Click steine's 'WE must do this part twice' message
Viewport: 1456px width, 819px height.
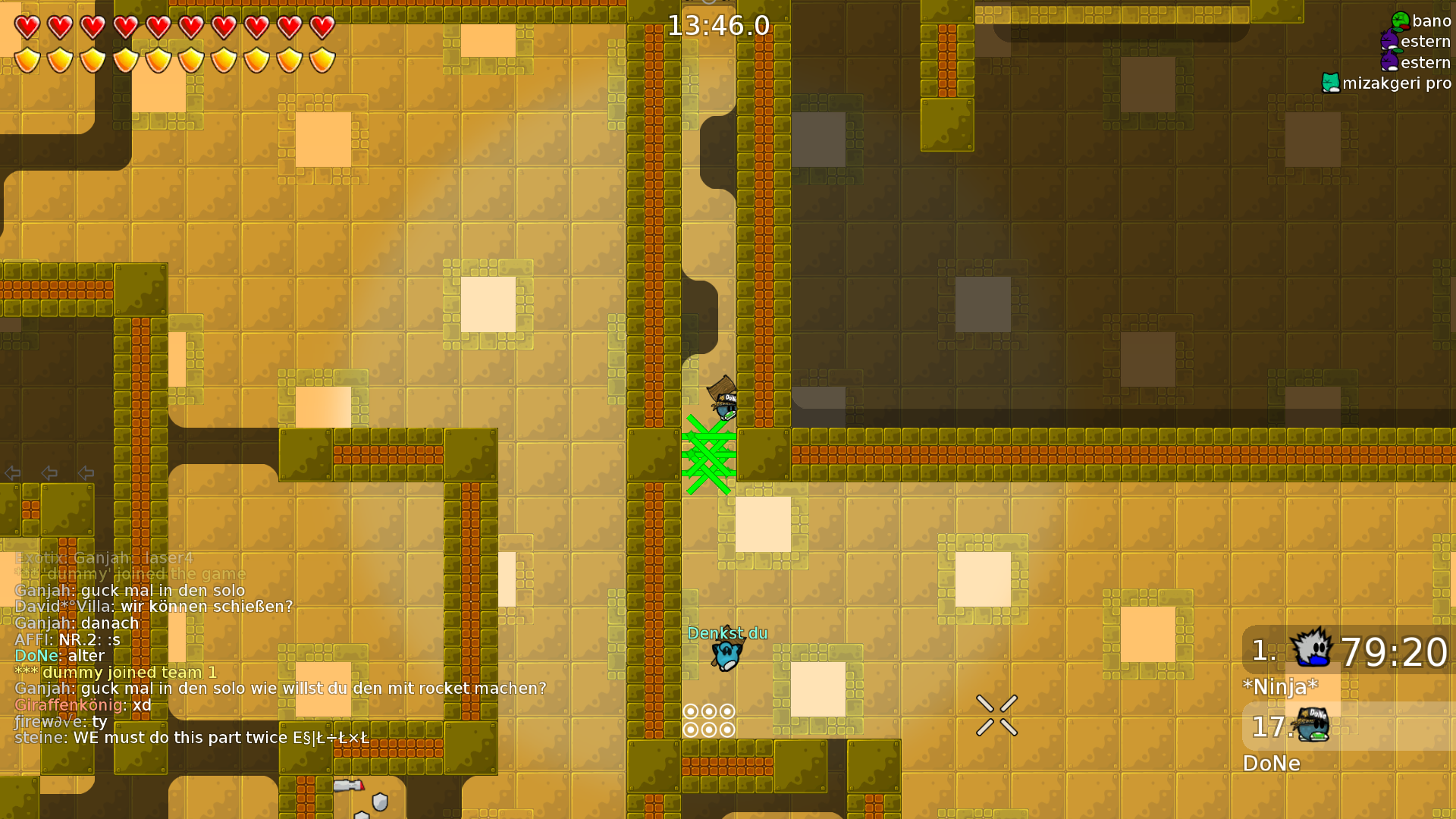[x=193, y=737]
